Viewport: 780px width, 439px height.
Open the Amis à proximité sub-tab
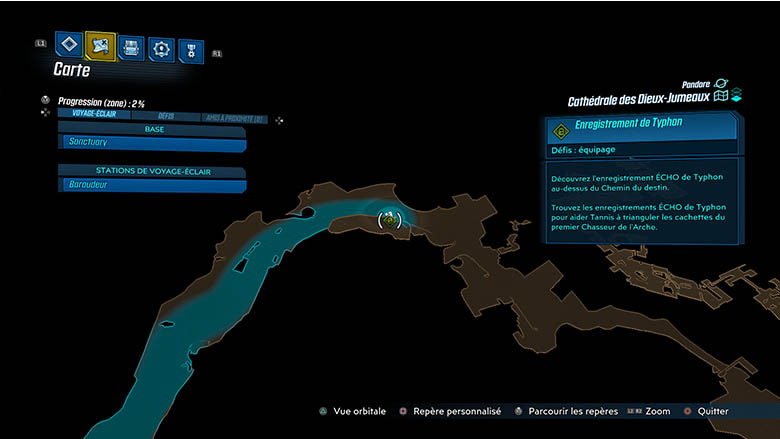[234, 117]
